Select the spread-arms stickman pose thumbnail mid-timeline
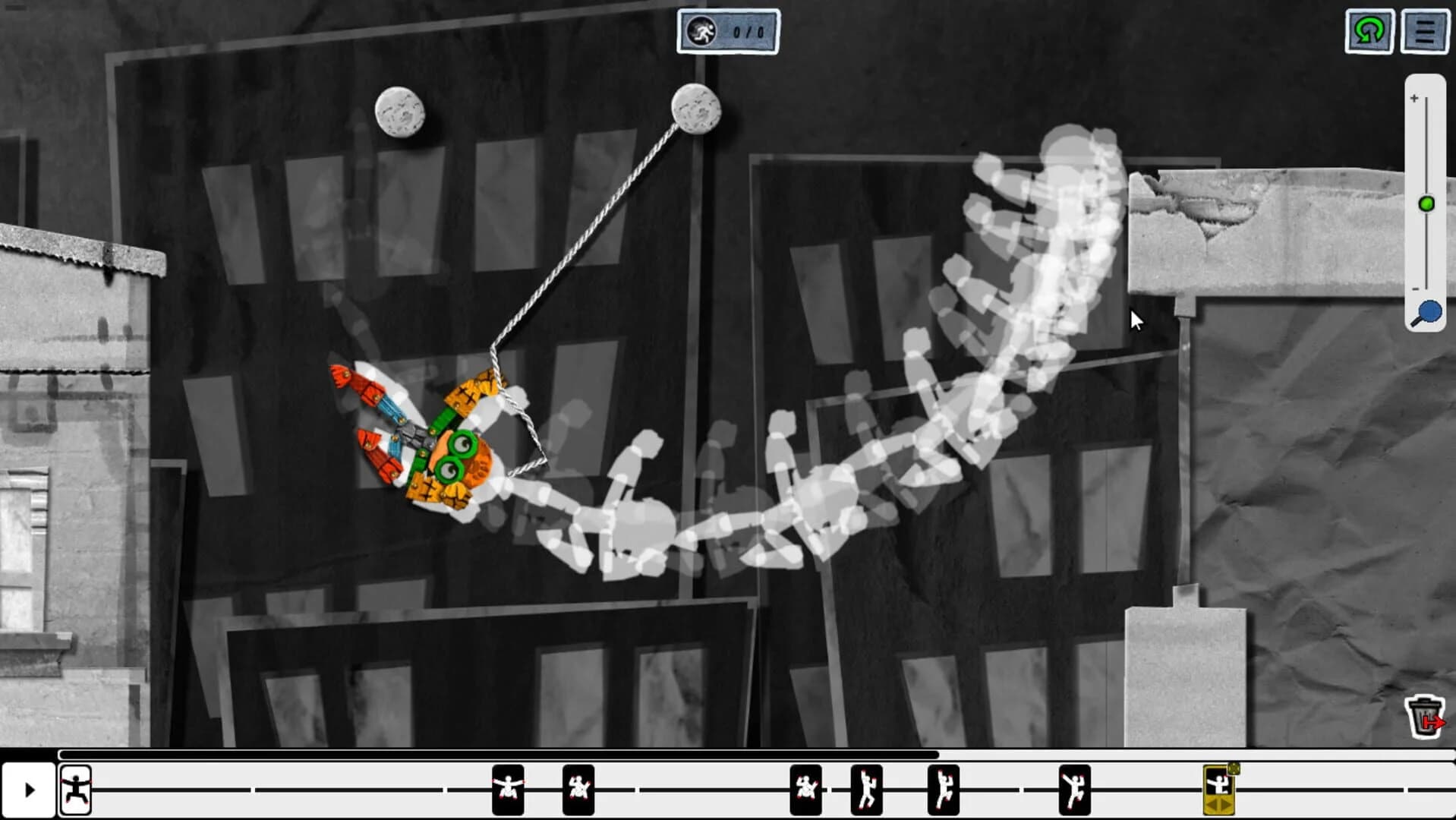 (x=507, y=790)
